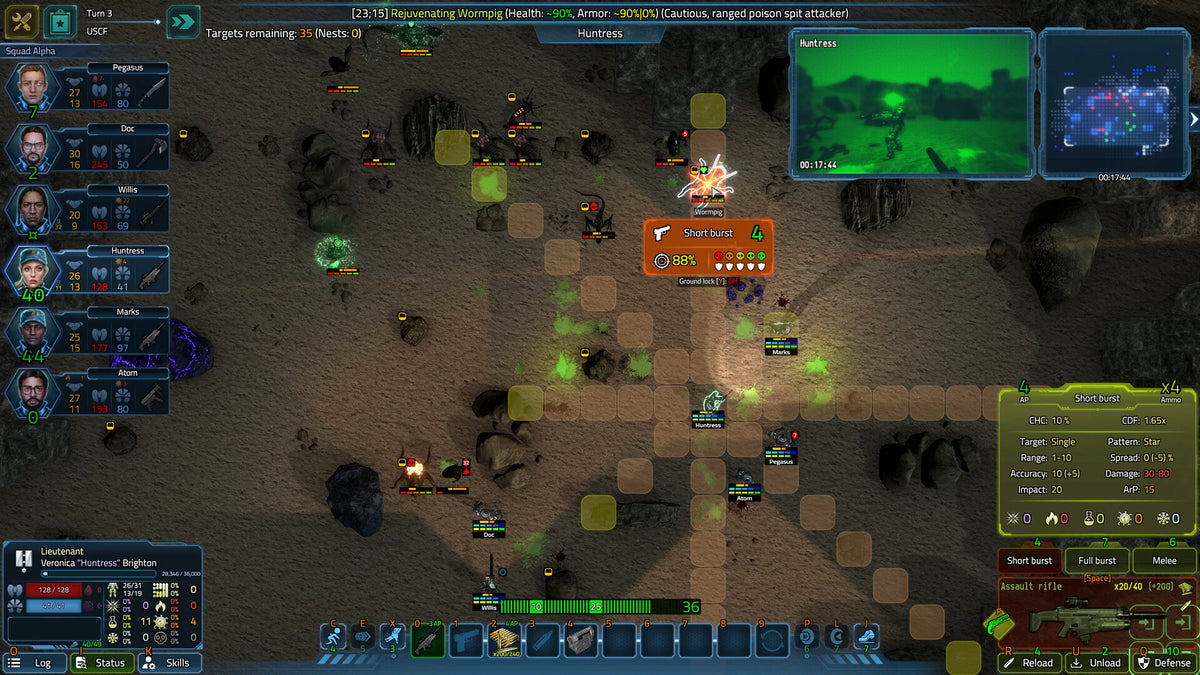Expand the side panel next to minimap
The height and width of the screenshot is (675, 1200).
click(1194, 119)
